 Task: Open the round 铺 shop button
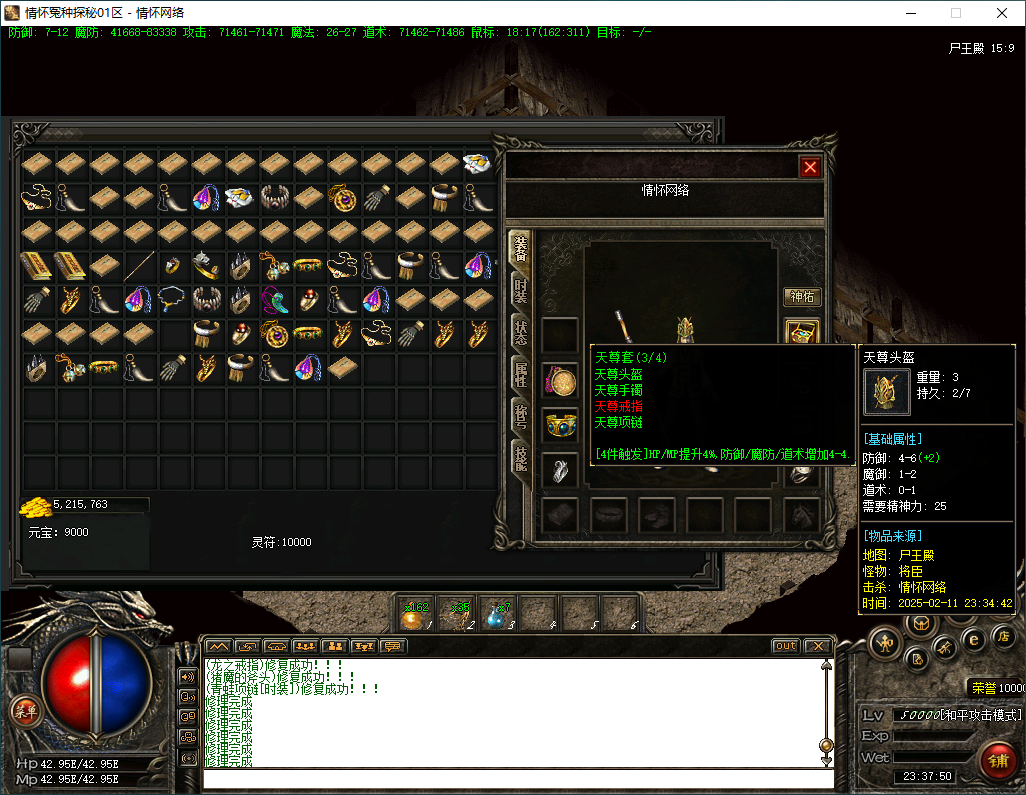pos(997,760)
